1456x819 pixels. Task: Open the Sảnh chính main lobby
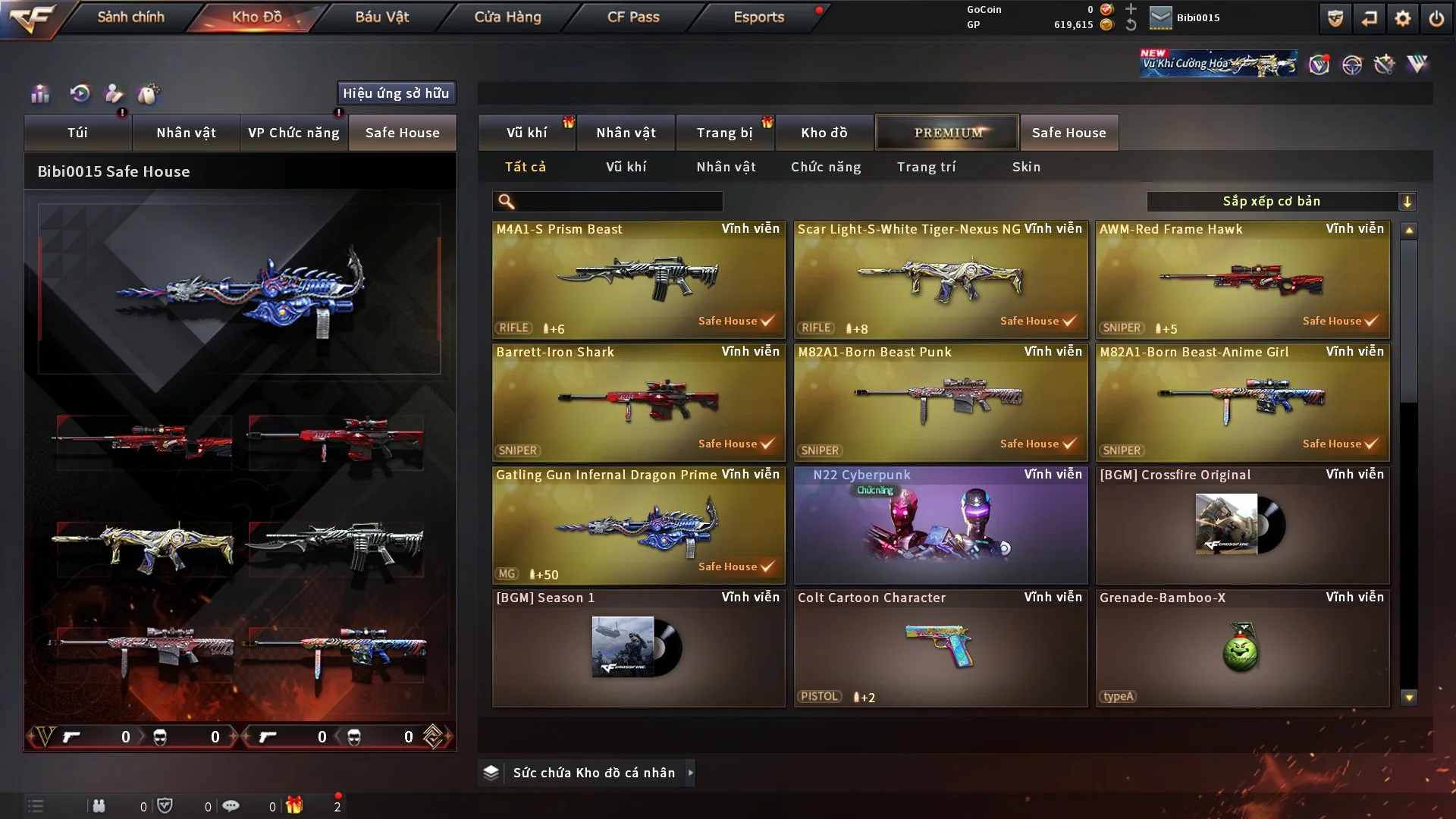(x=130, y=17)
